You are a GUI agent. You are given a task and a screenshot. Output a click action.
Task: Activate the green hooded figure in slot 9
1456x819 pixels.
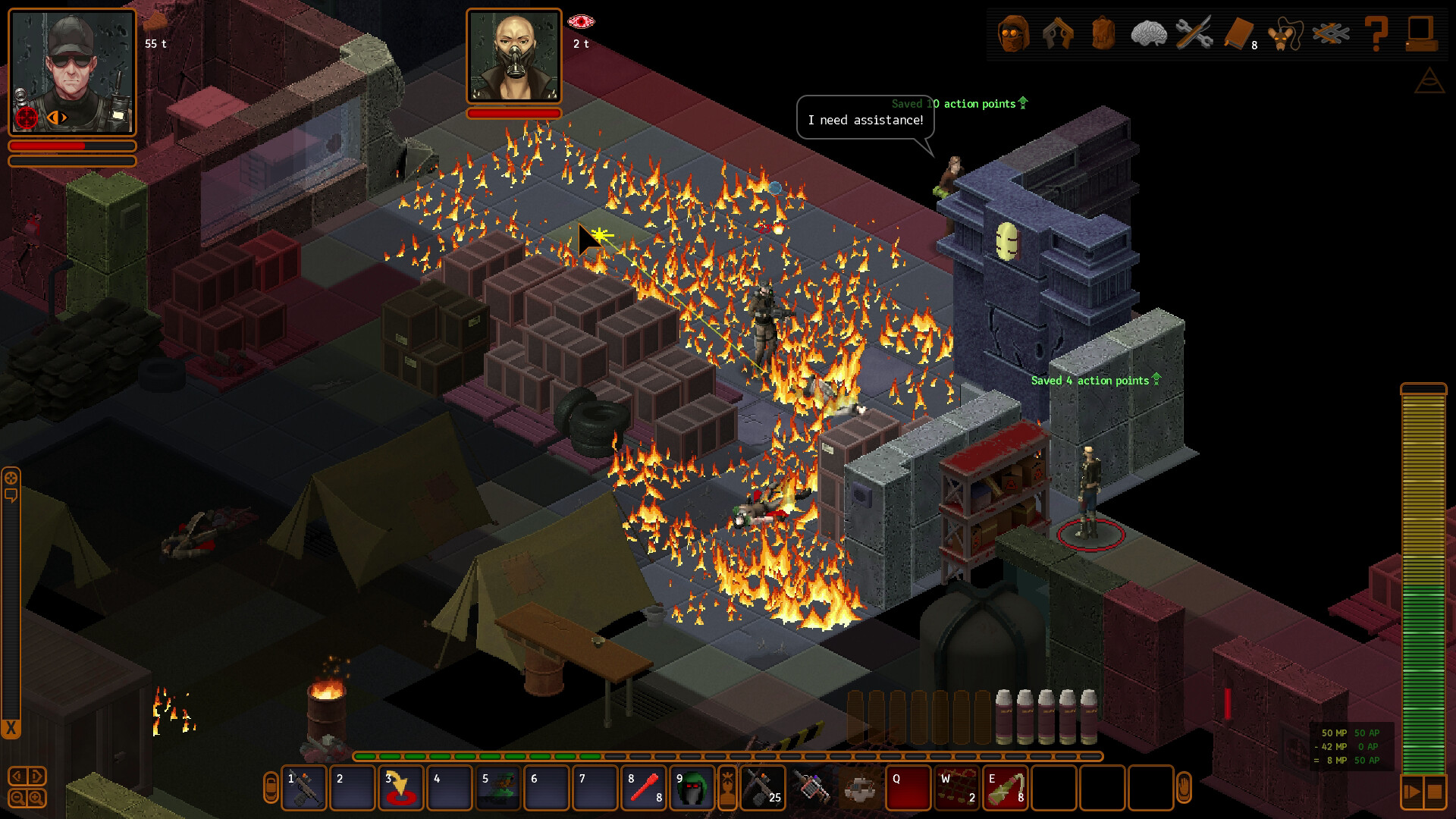692,788
